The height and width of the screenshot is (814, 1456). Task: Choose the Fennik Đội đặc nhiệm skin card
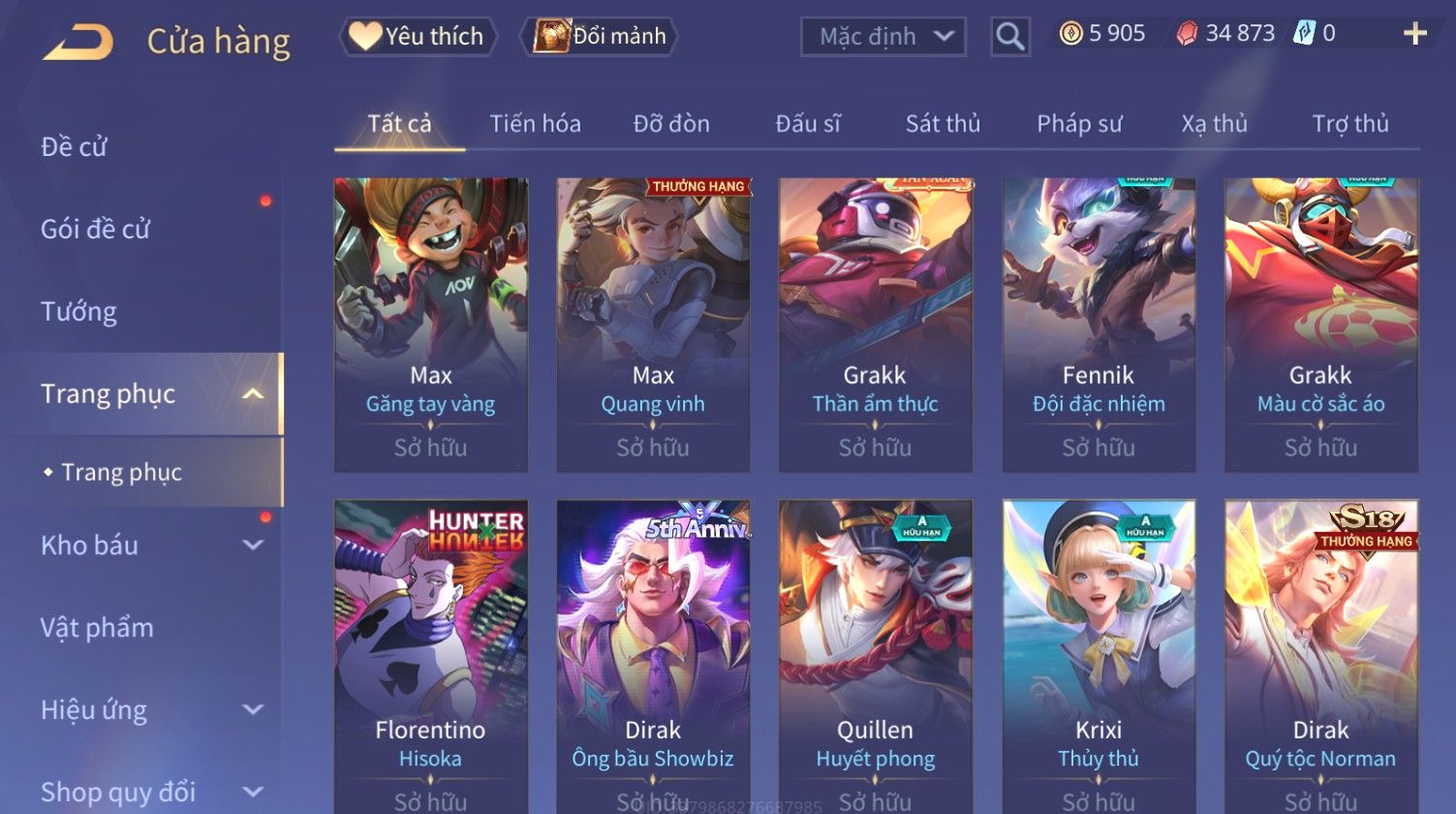1098,325
